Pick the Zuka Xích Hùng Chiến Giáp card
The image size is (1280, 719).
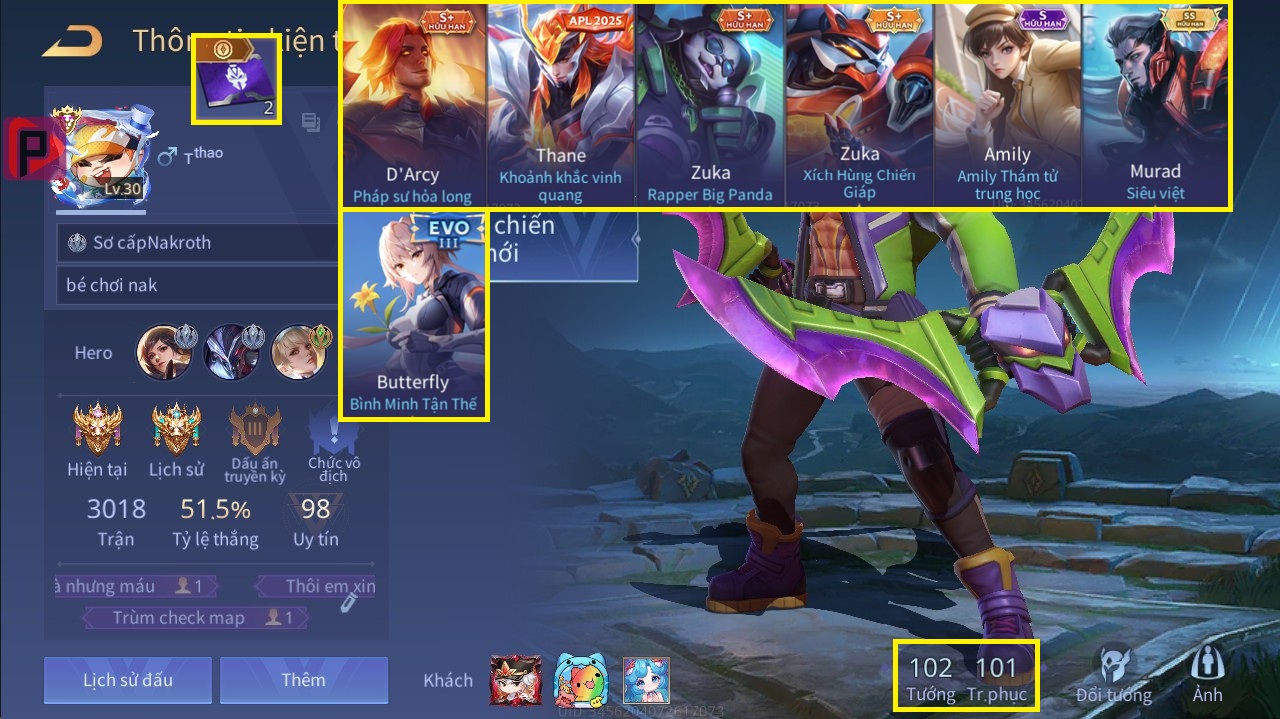(x=859, y=105)
